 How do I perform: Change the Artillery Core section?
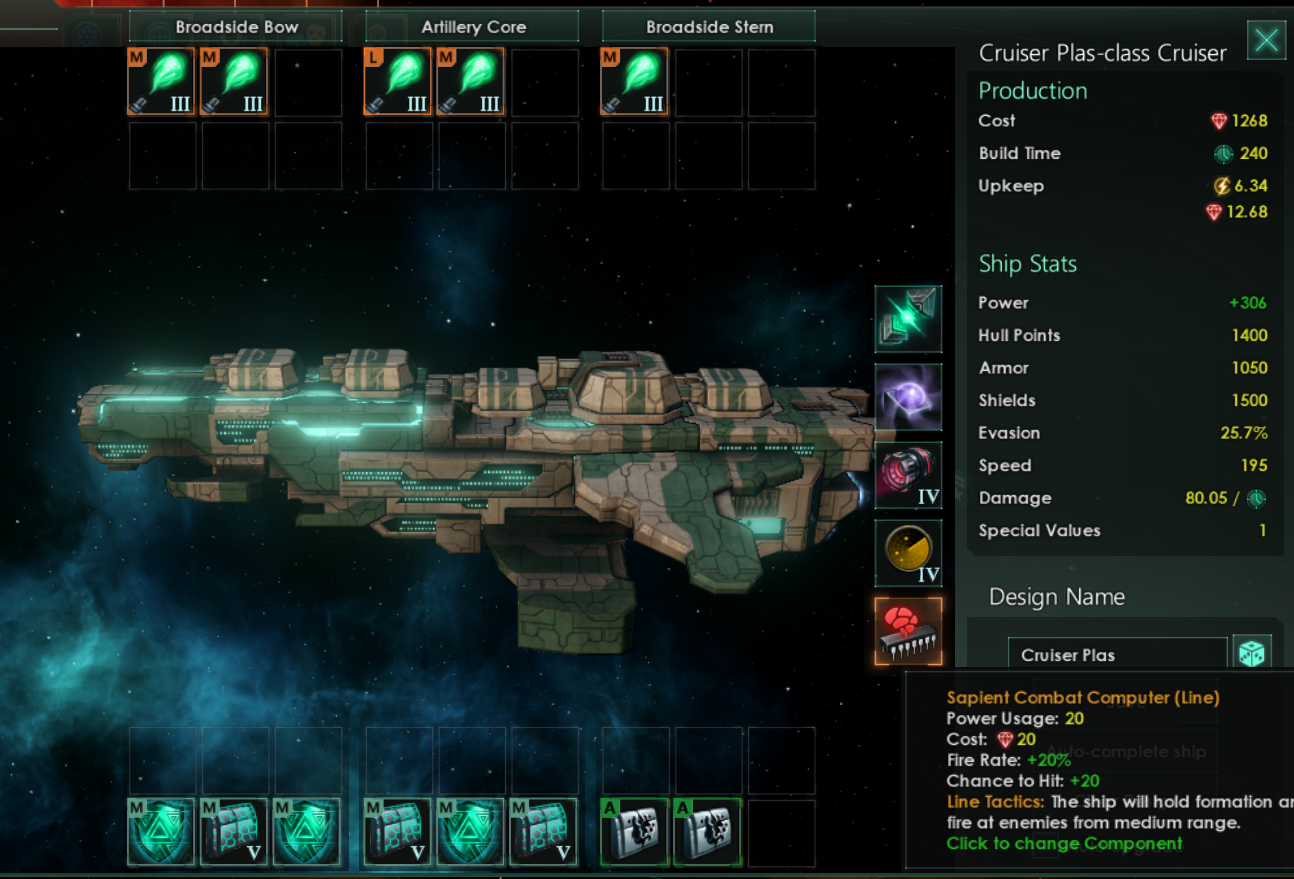[x=472, y=27]
